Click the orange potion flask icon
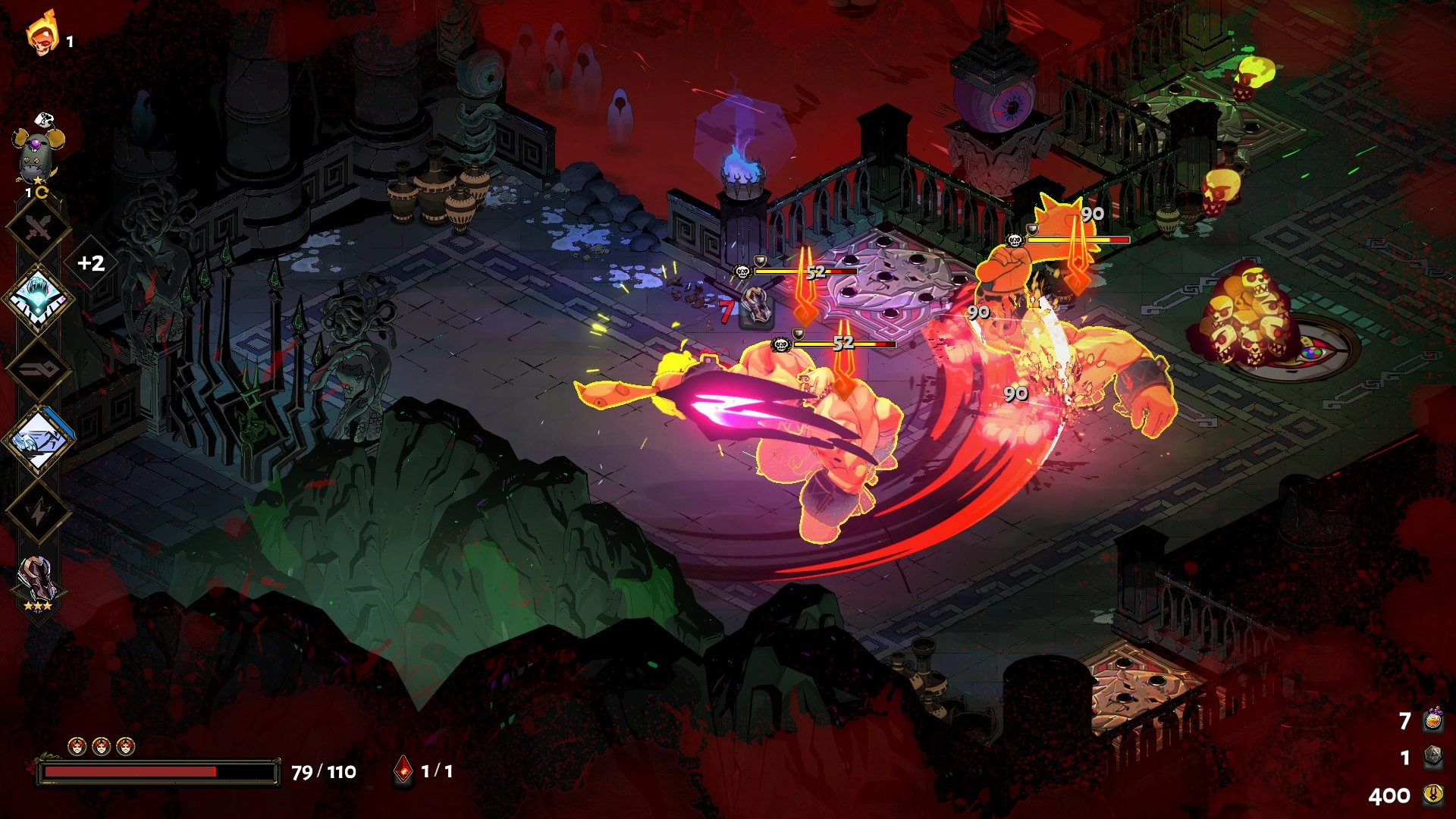The image size is (1456, 819). pos(1432,720)
